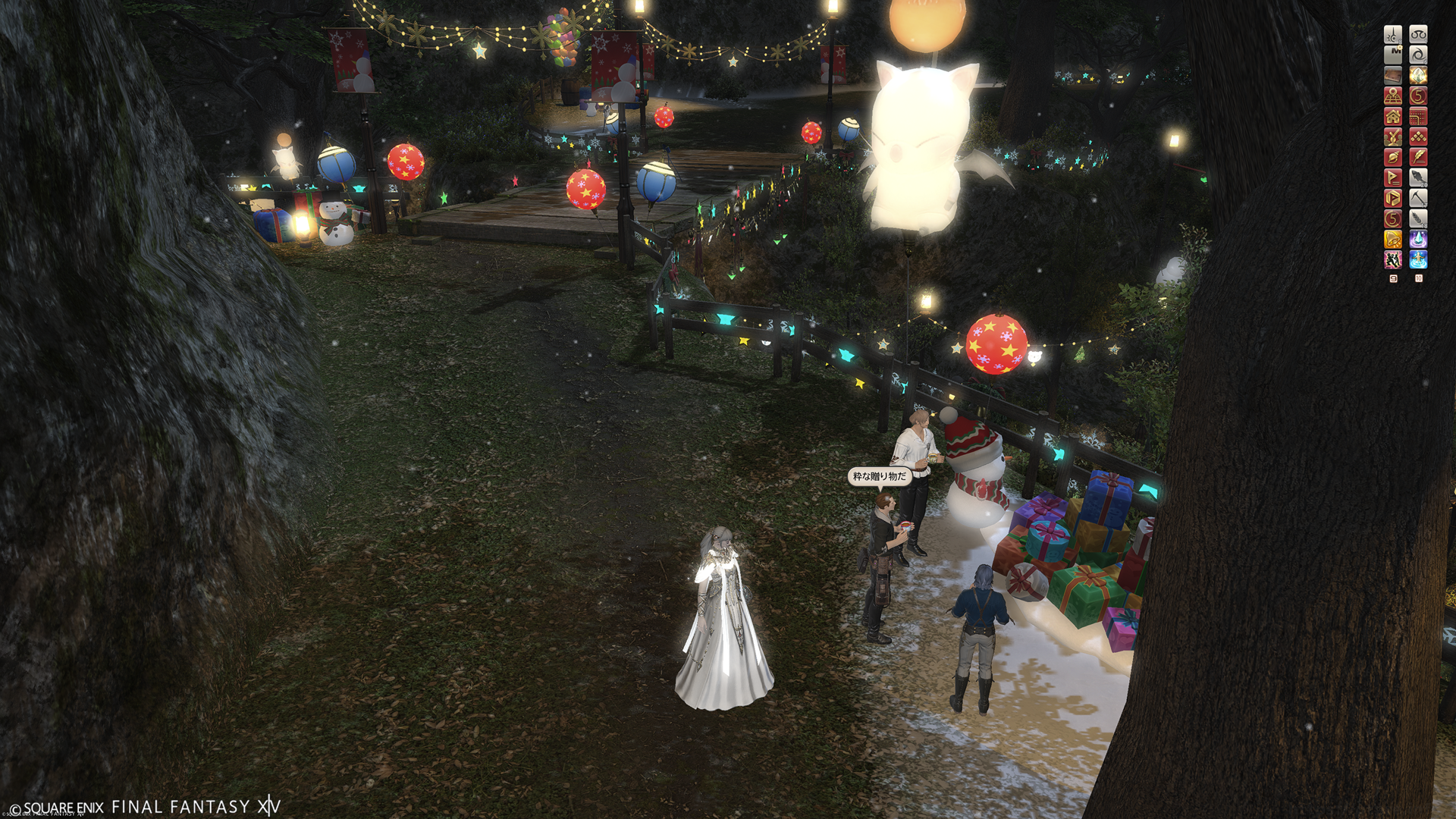Open the housing menu house icon
Image resolution: width=1456 pixels, height=819 pixels.
(x=1393, y=116)
